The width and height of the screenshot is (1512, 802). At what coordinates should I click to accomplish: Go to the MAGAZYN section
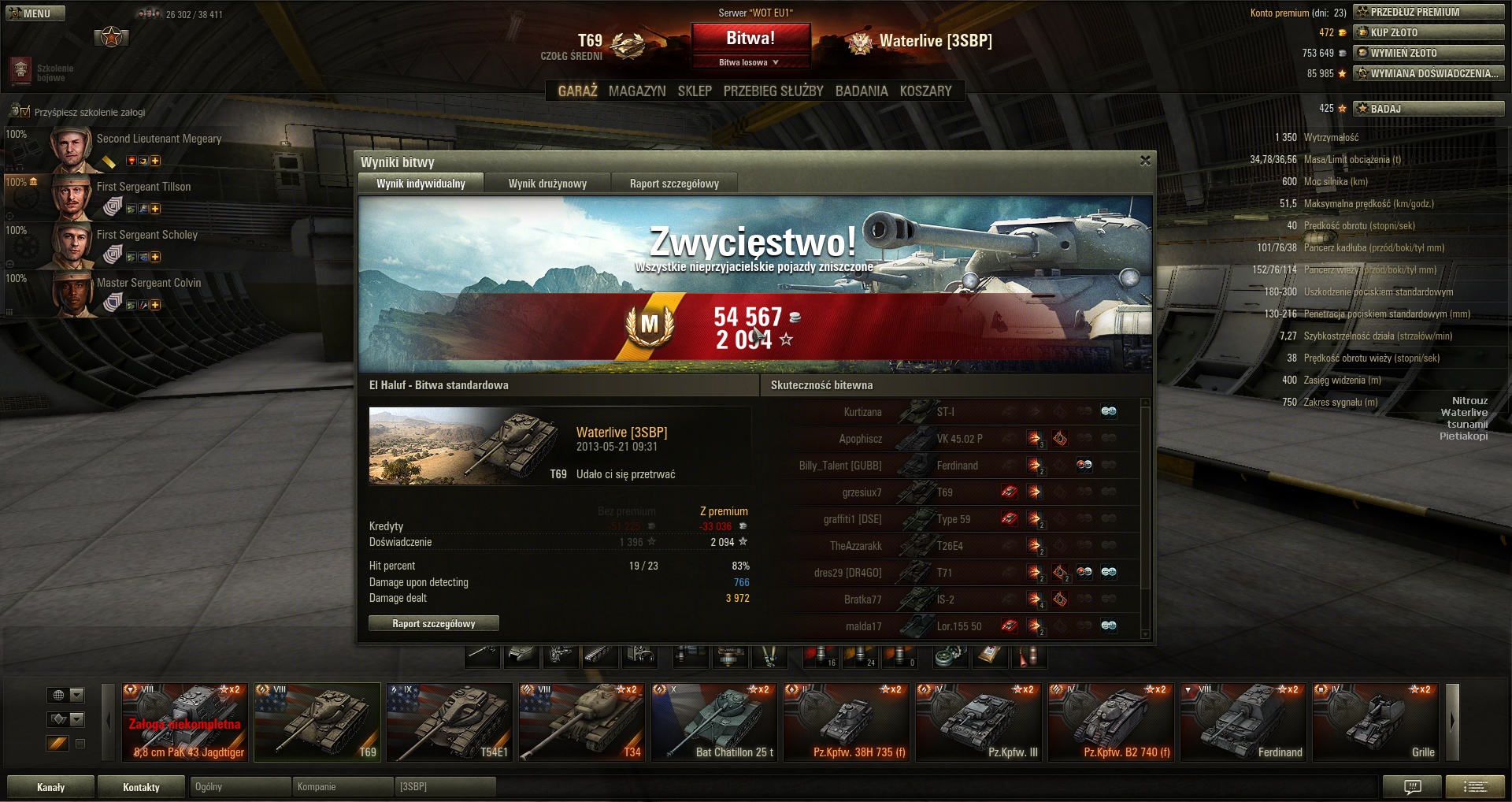pyautogui.click(x=637, y=91)
